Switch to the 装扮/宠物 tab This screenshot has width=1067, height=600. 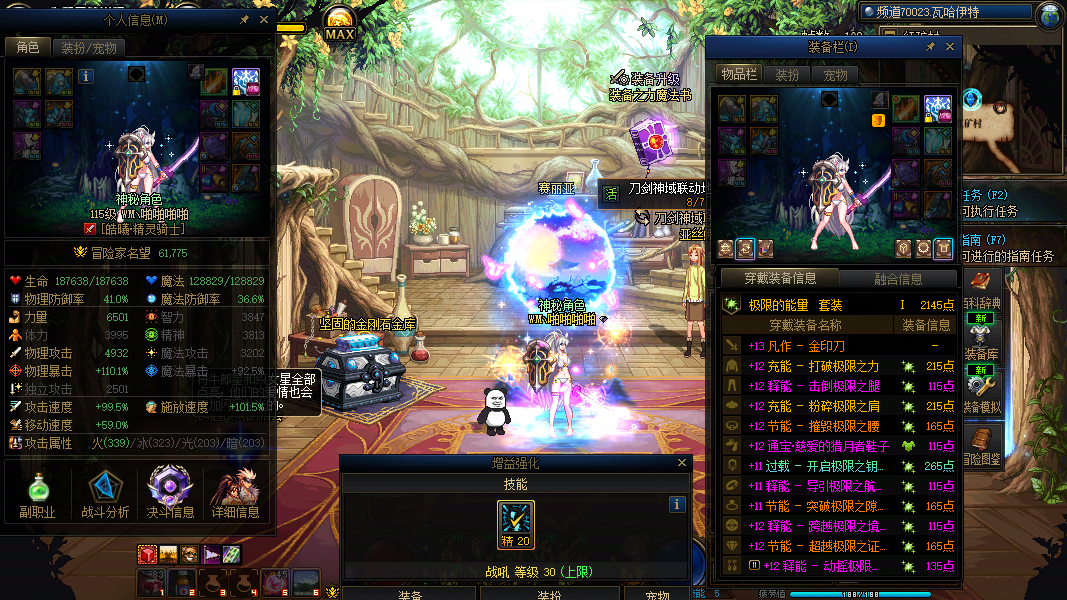tap(88, 47)
